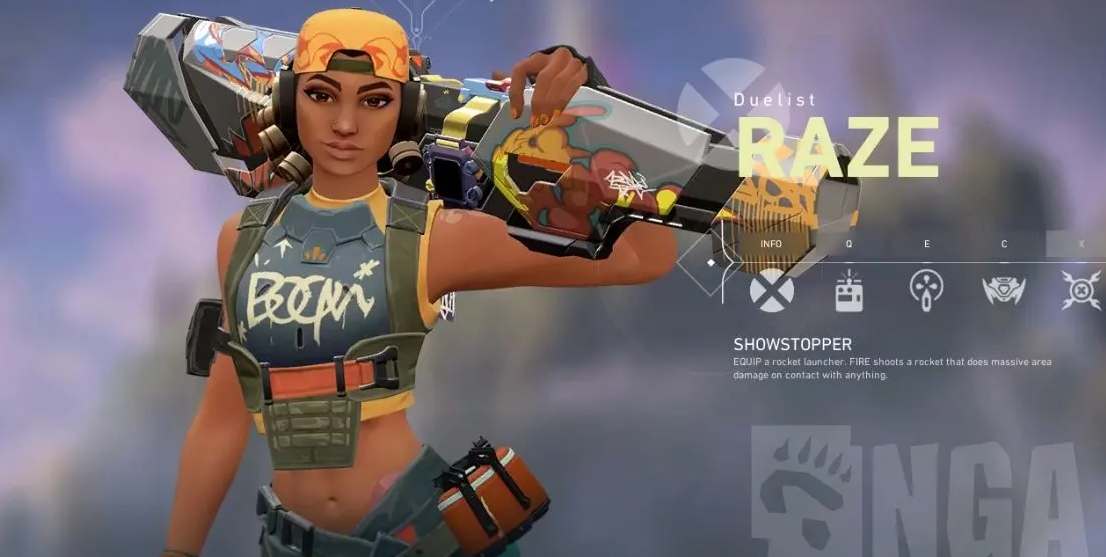View the Showstopper ultimate ability icon
Viewport: 1106px width, 557px height.
click(1080, 290)
